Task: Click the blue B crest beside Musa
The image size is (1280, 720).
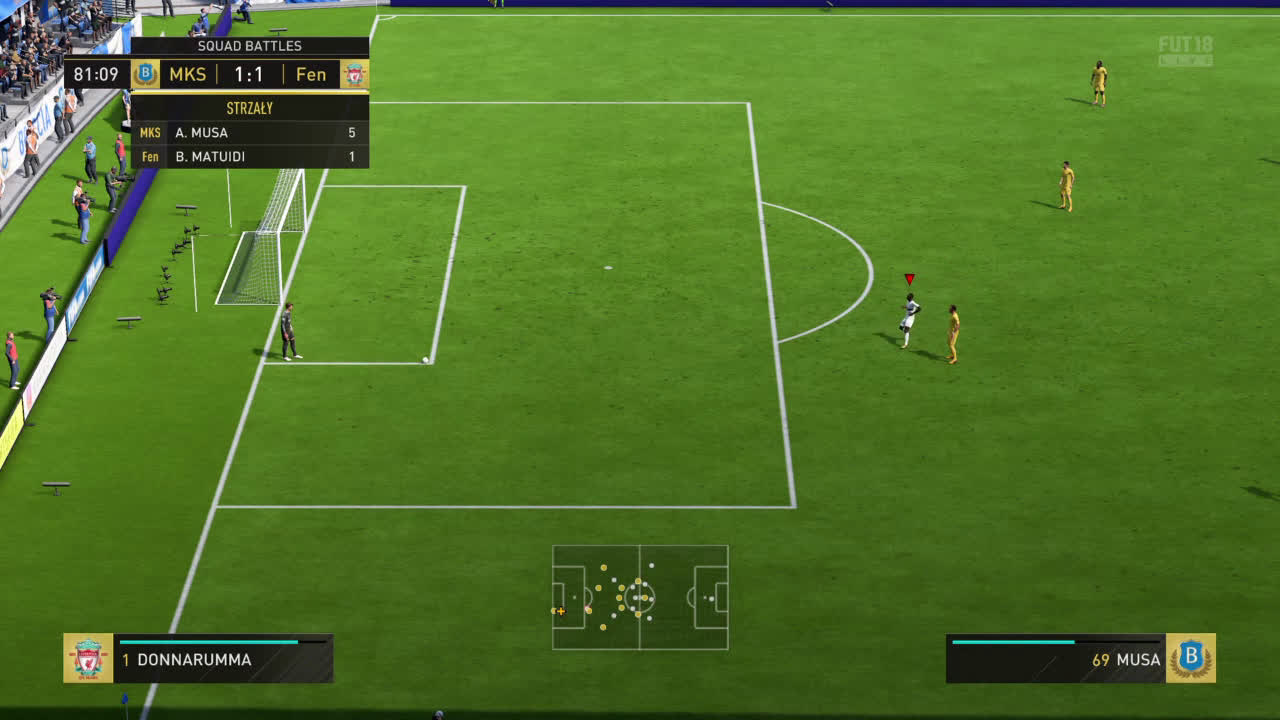Action: click(1191, 658)
